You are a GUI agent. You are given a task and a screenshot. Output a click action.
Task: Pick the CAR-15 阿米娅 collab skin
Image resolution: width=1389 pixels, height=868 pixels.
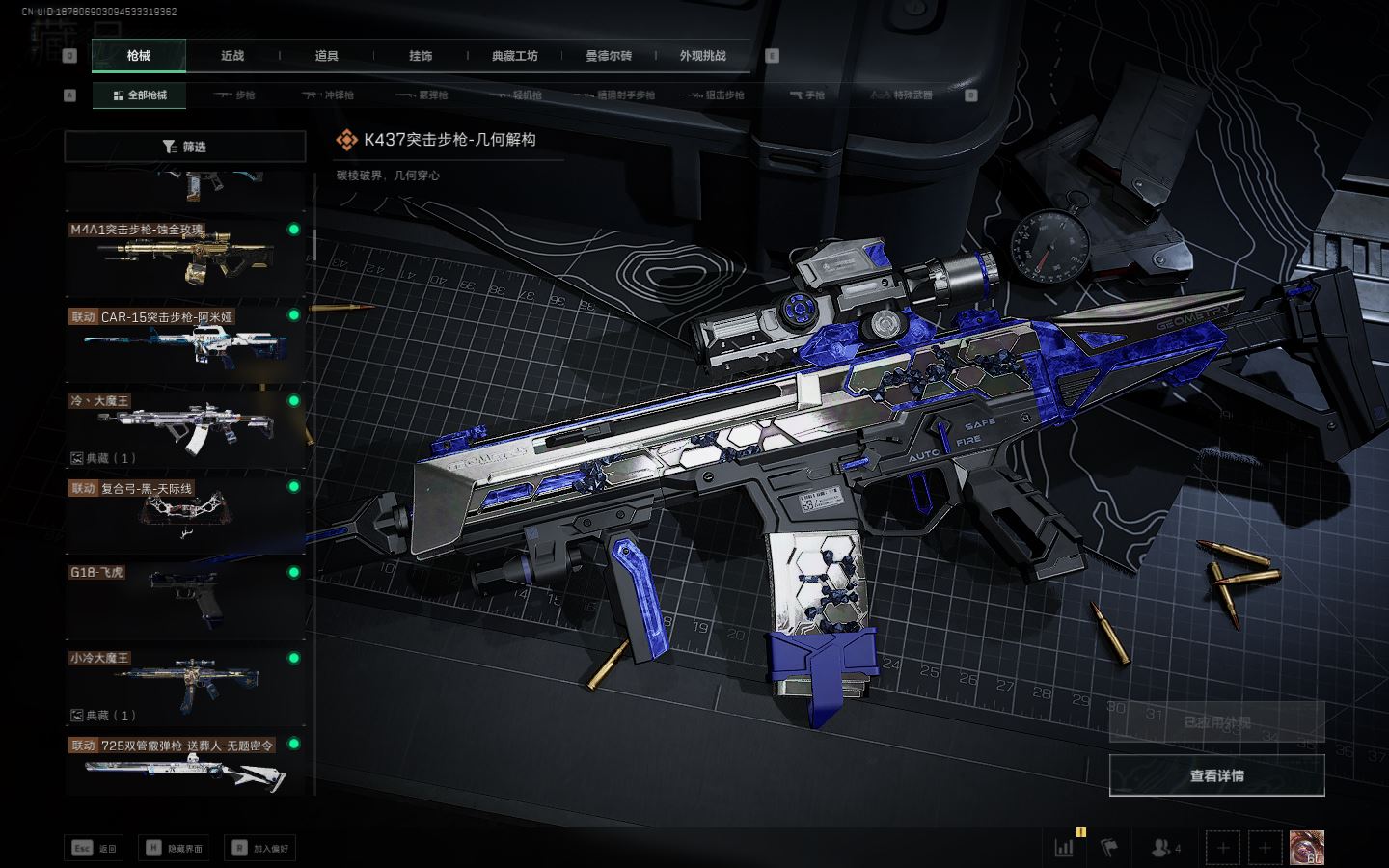[184, 342]
